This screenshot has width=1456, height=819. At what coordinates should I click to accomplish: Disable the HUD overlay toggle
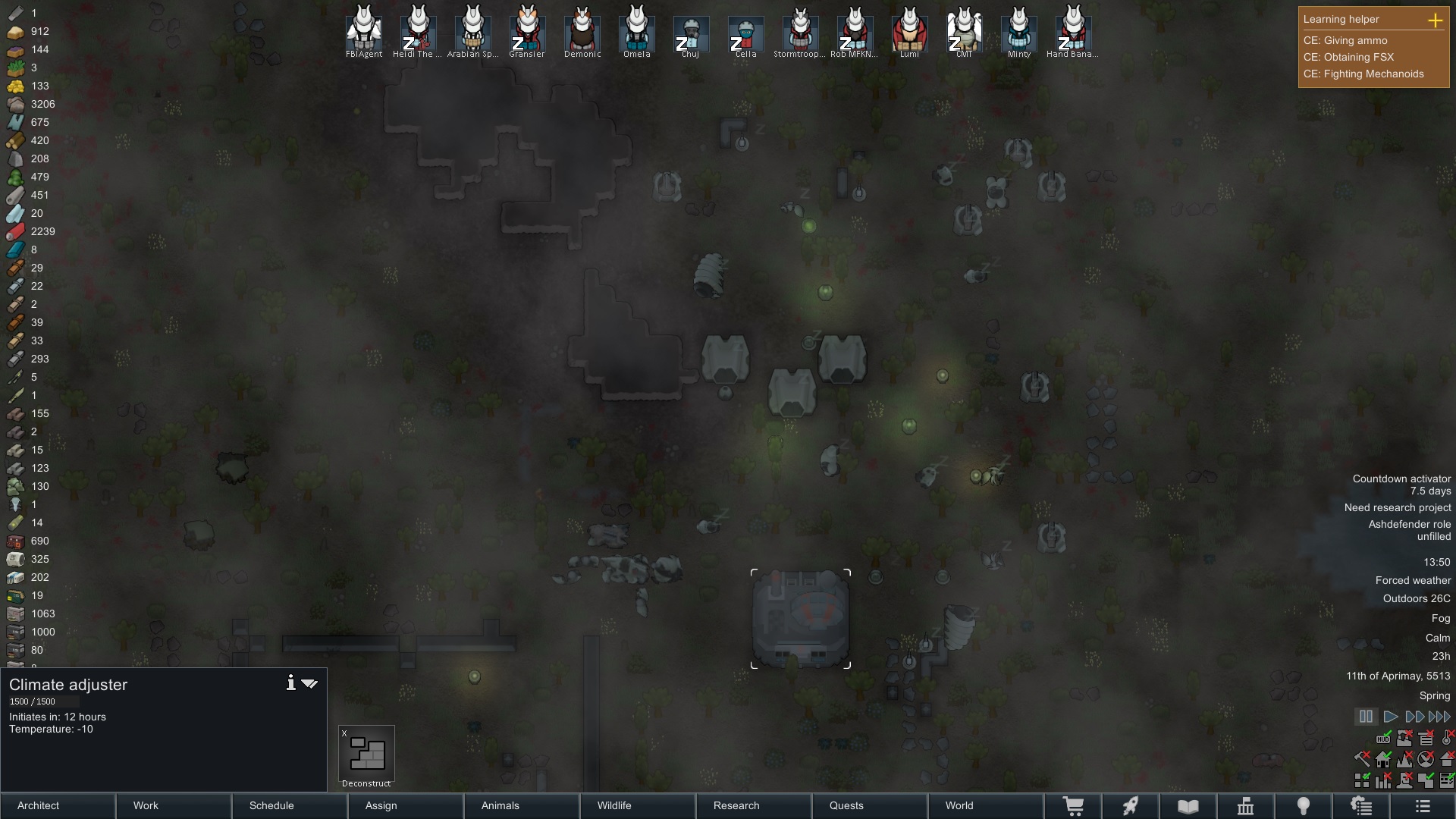[x=1383, y=739]
